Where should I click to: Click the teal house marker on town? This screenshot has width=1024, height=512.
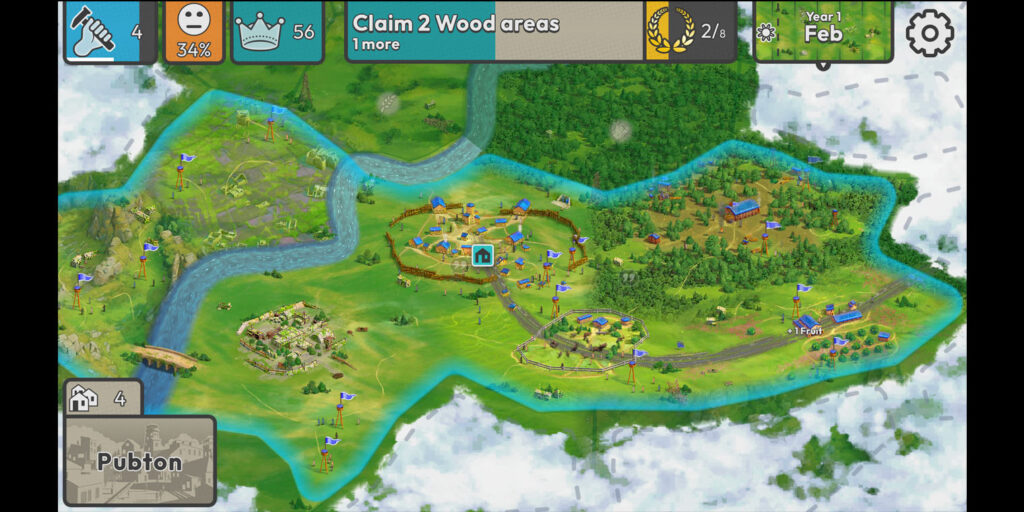(x=483, y=255)
